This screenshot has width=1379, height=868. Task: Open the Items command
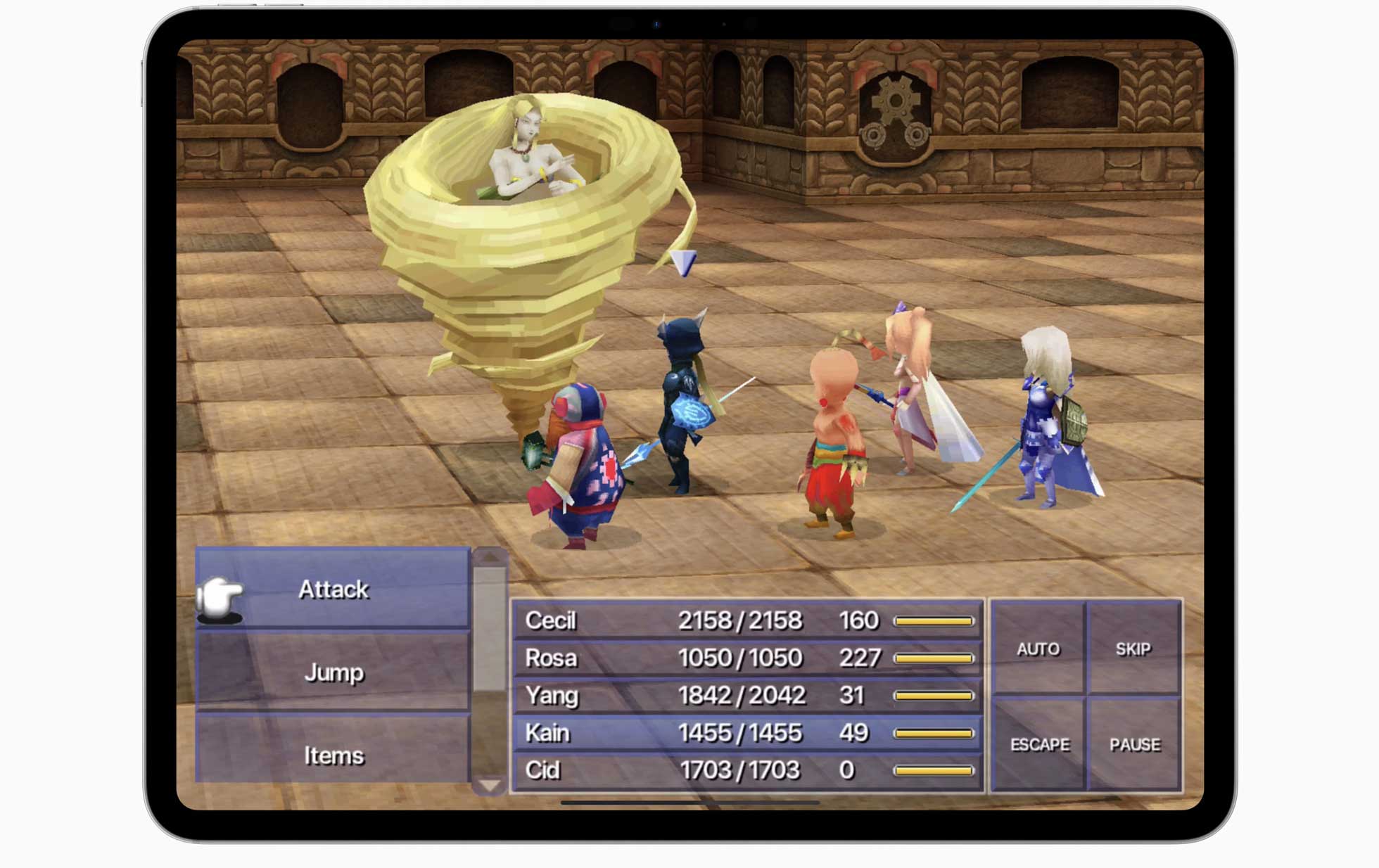click(333, 754)
